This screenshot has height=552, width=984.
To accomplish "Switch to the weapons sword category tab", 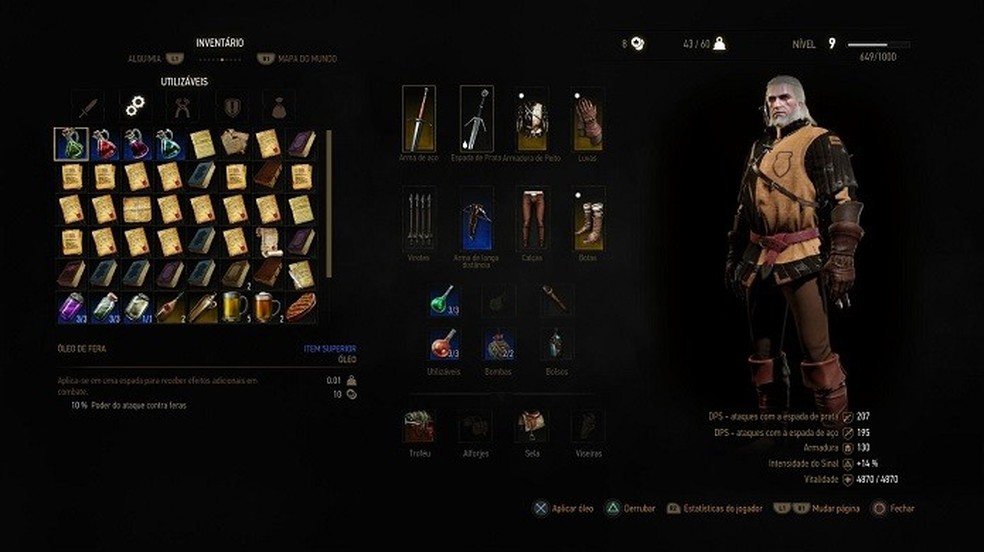I will (87, 106).
